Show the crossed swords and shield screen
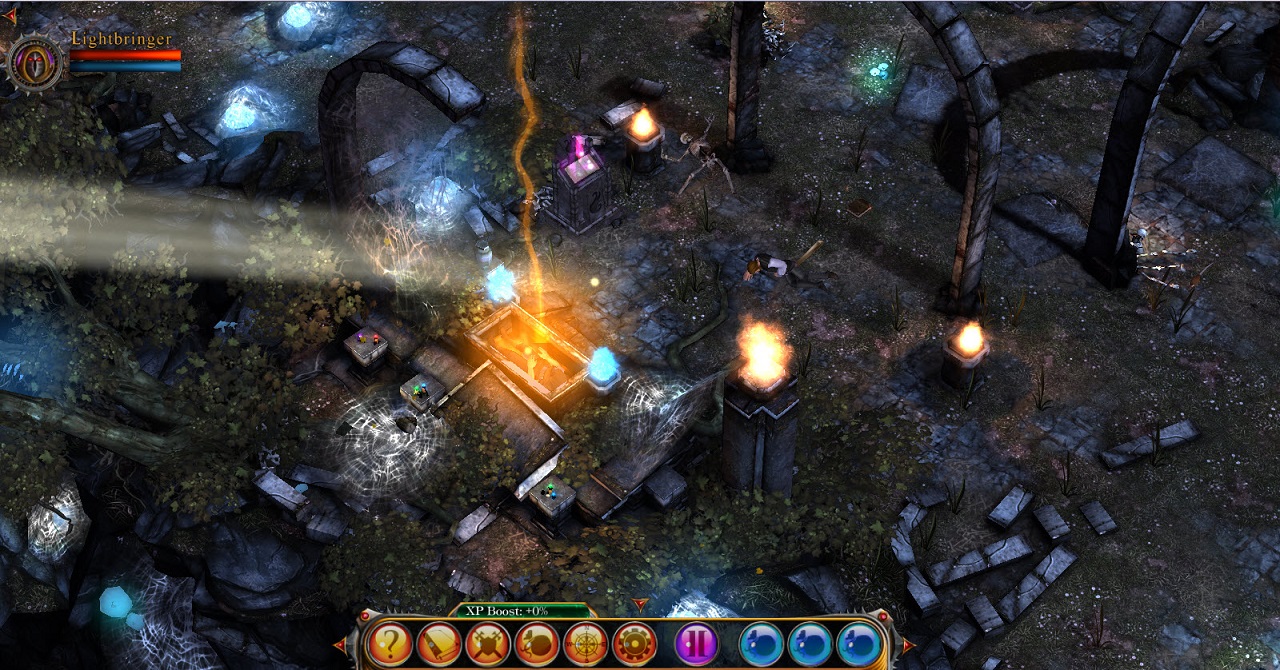Image resolution: width=1280 pixels, height=670 pixels. 487,643
